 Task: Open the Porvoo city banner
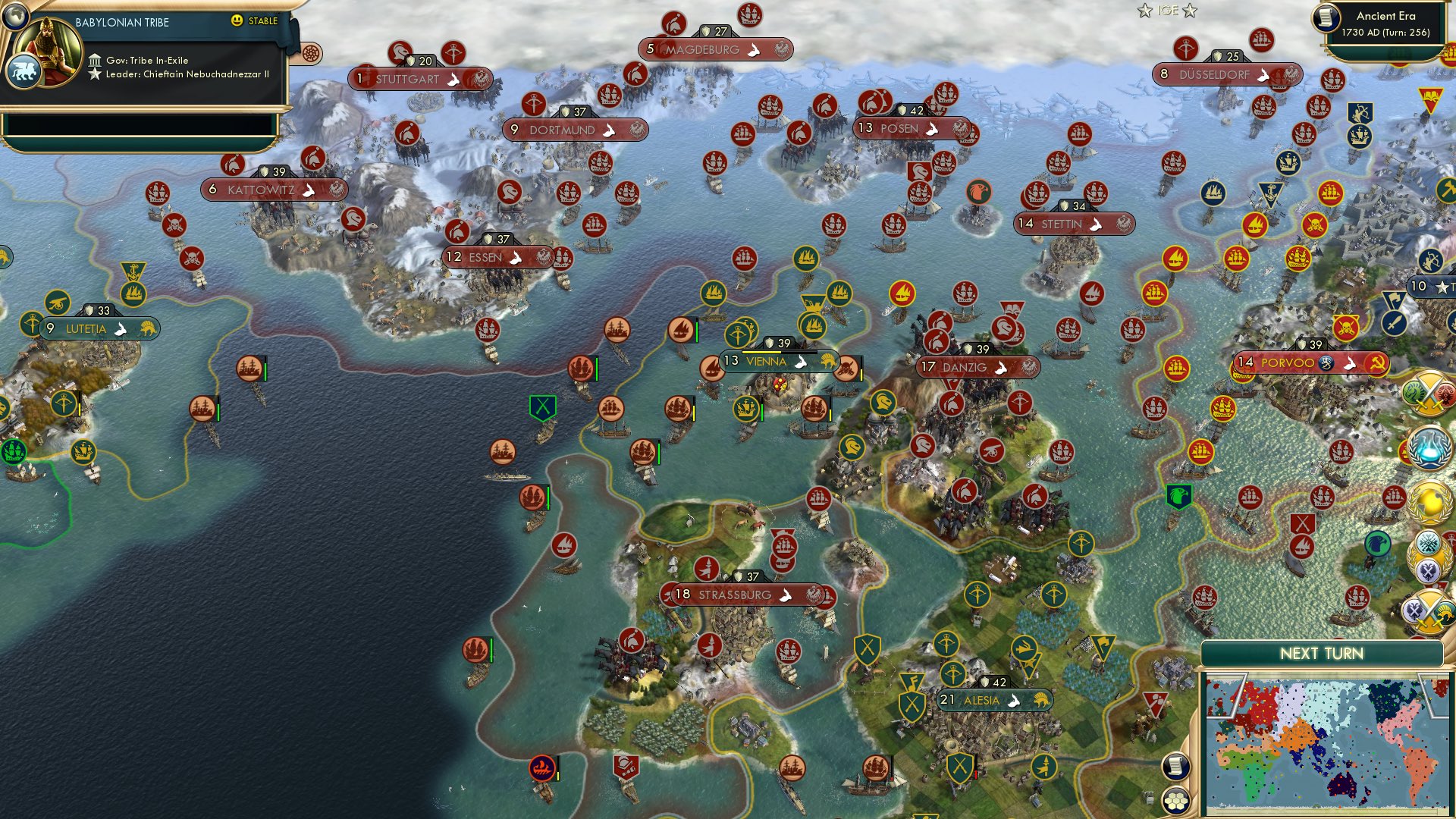tap(1294, 363)
